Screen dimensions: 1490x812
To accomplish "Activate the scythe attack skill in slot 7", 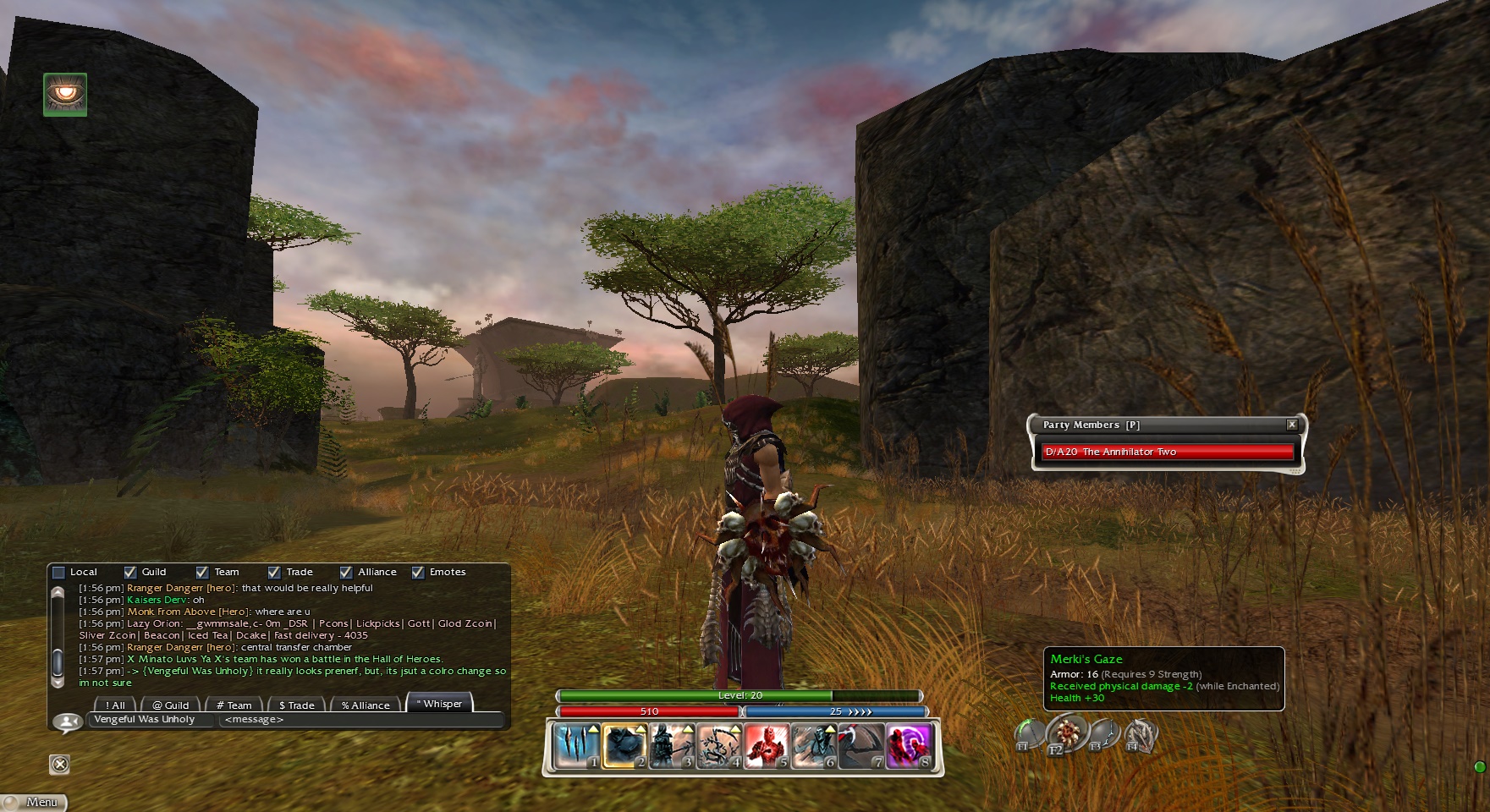I will [861, 746].
